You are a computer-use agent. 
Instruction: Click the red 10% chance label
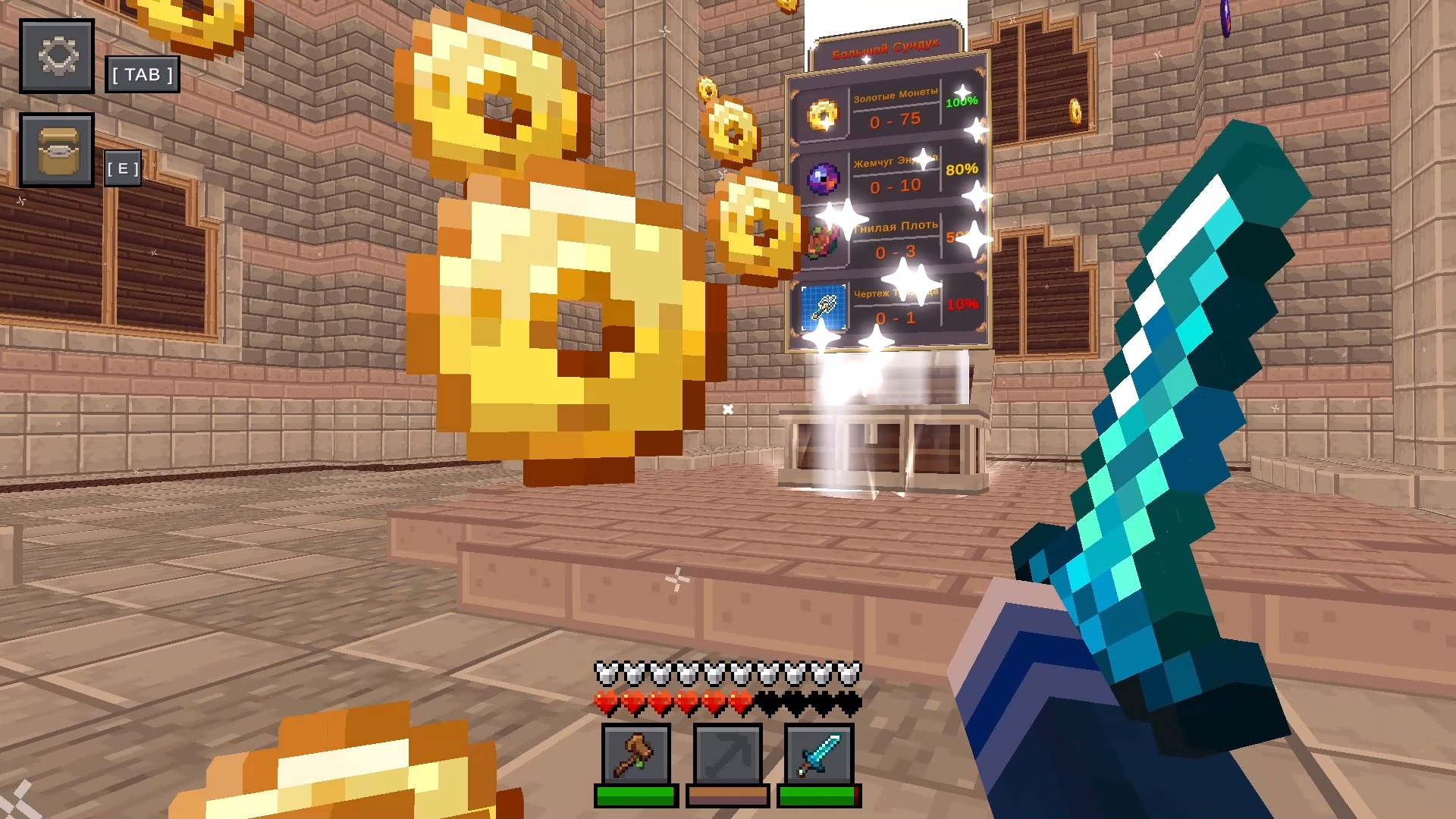coord(965,303)
